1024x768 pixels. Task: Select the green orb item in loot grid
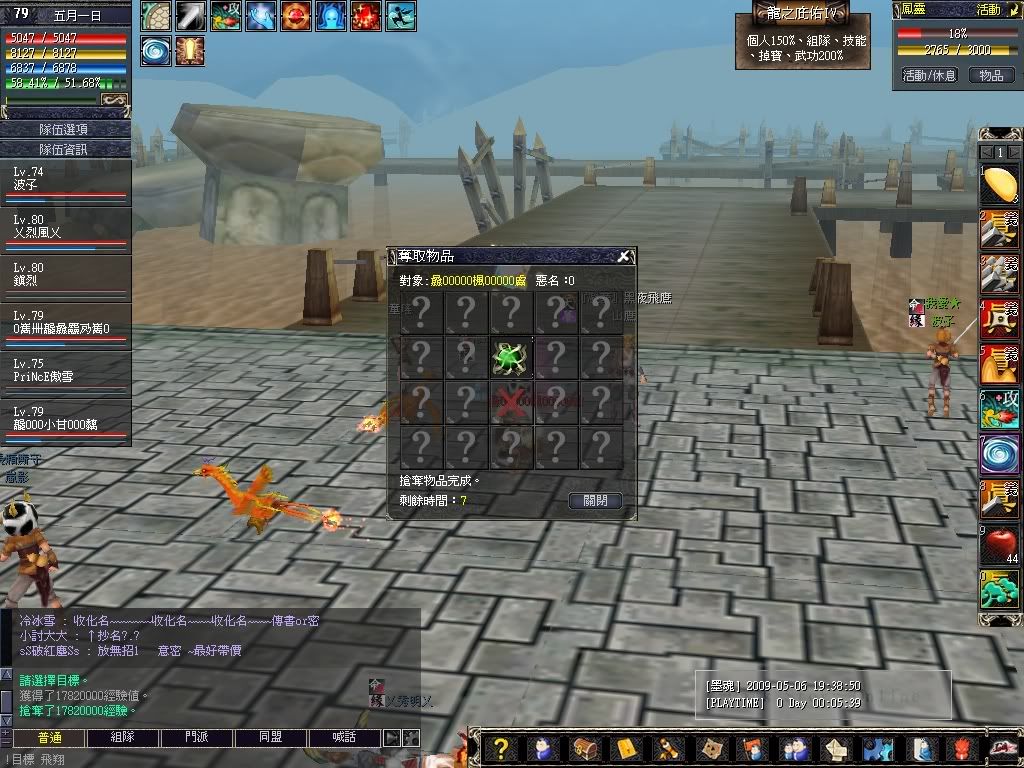[511, 358]
